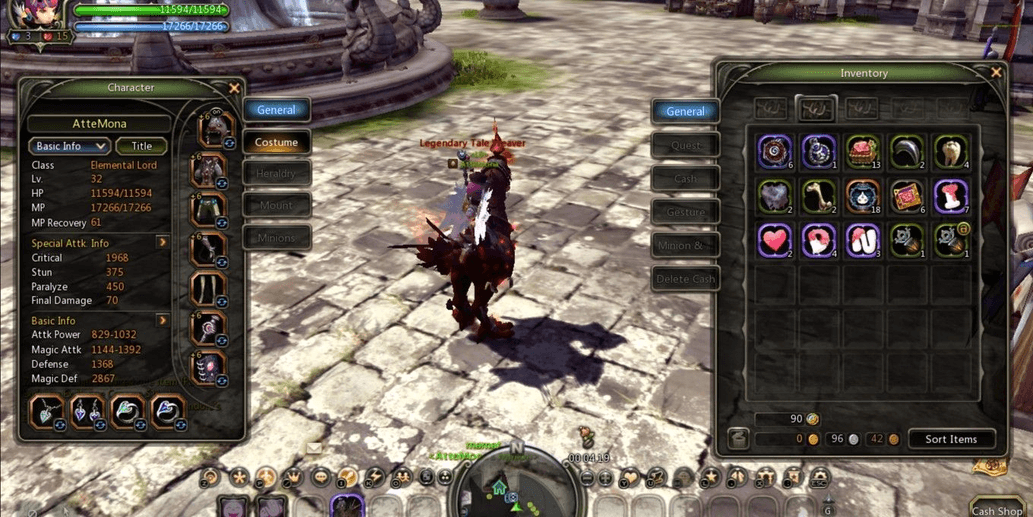Screen dimensions: 1033x517
Task: Select the equipped helmet slot
Action: [x=211, y=130]
